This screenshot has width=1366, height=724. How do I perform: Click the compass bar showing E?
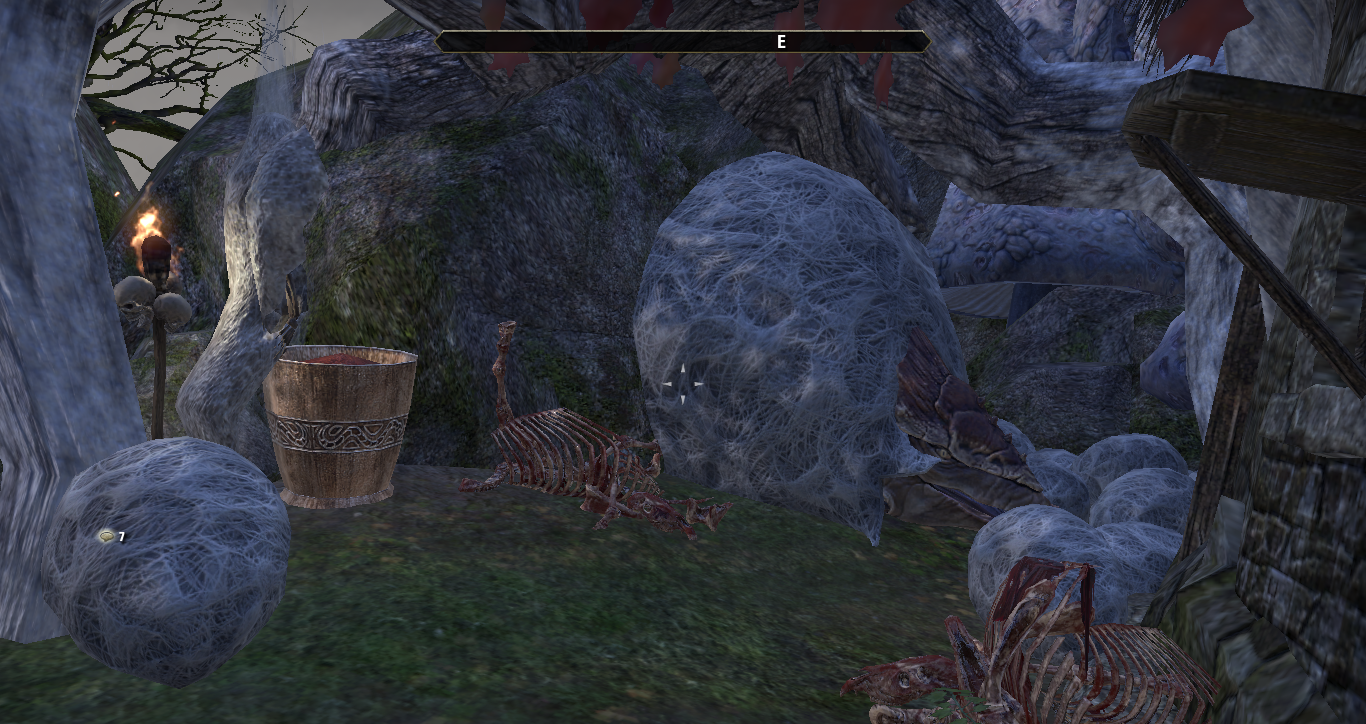click(683, 42)
